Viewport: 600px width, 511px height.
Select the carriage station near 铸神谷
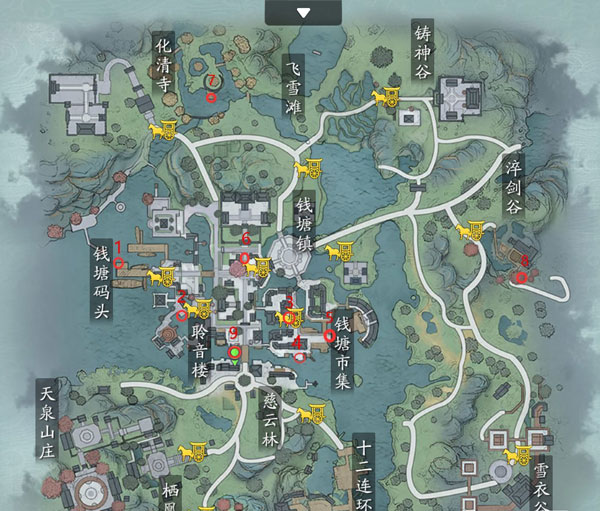pos(387,98)
